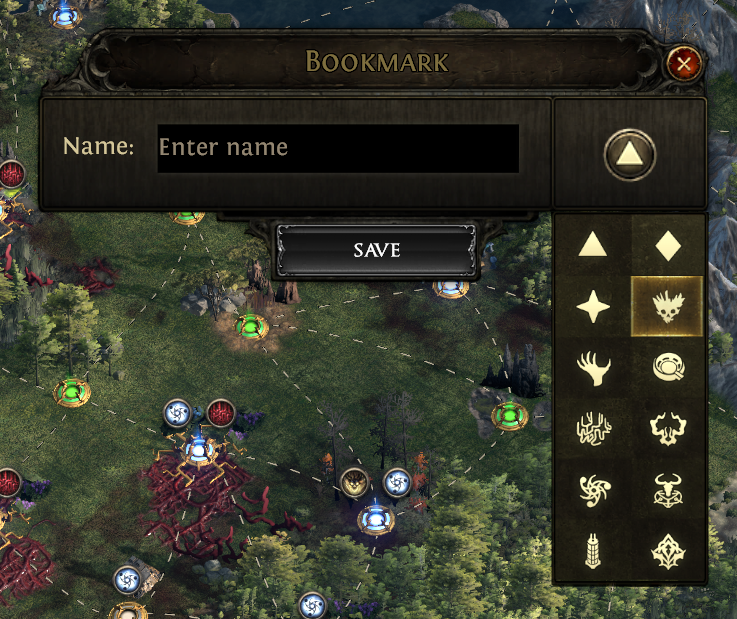This screenshot has width=737, height=619.
Task: Toggle the bookmark icon dropdown
Action: tap(630, 154)
